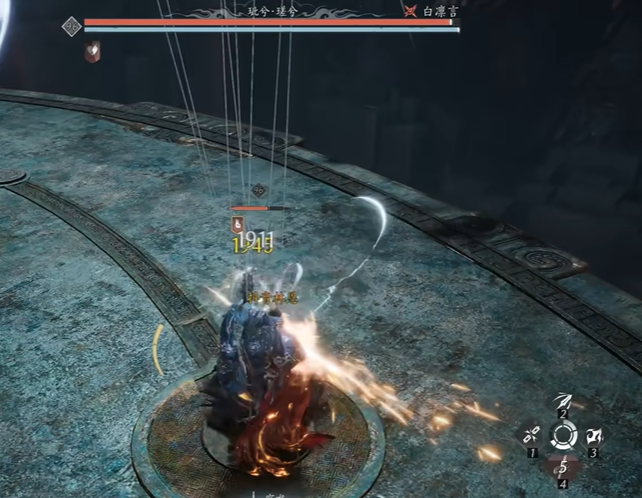Activate the clashing blades skill in slot 1
The image size is (642, 498).
click(530, 436)
